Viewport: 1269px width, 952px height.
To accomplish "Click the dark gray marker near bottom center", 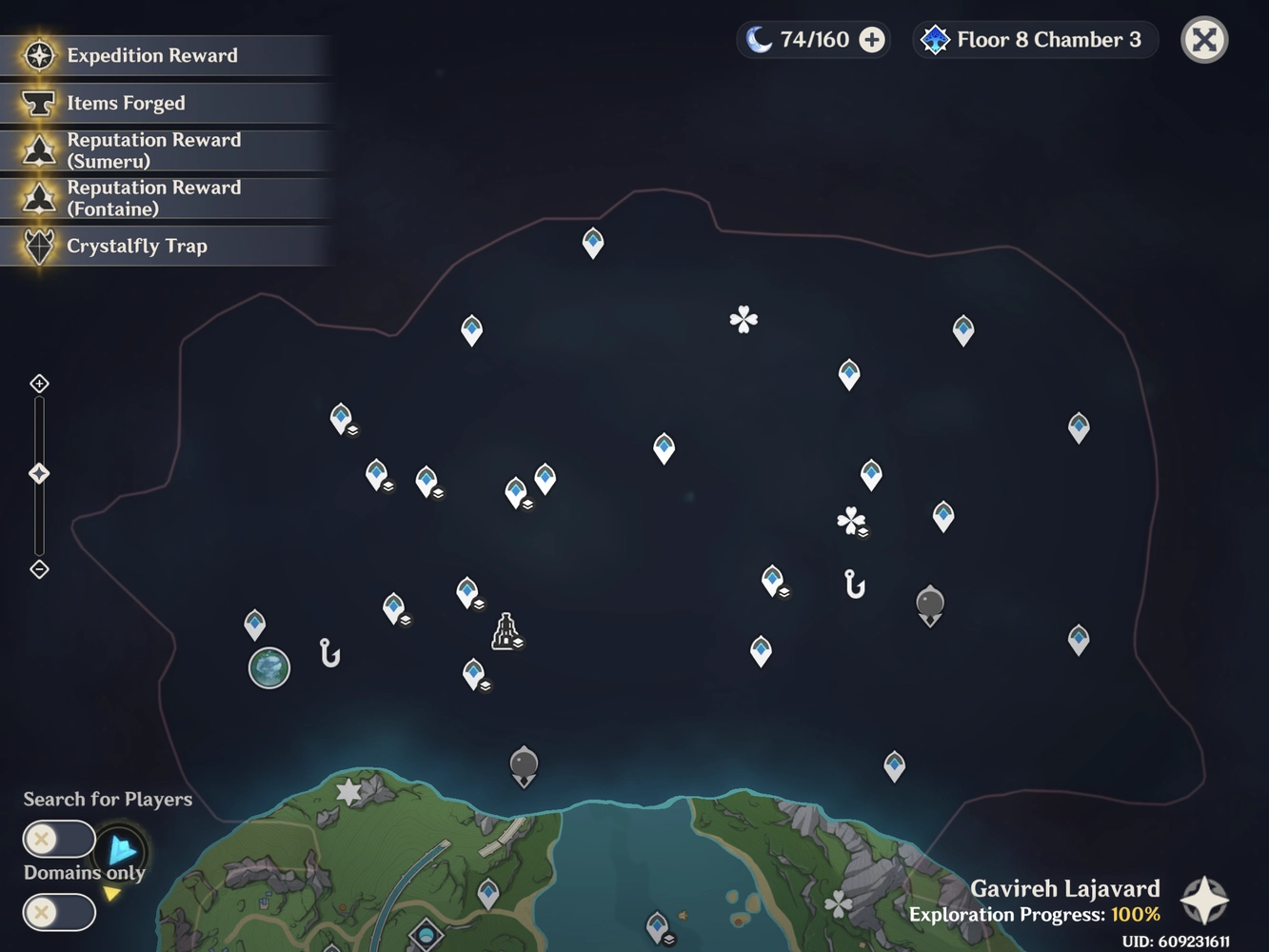I will [x=523, y=763].
